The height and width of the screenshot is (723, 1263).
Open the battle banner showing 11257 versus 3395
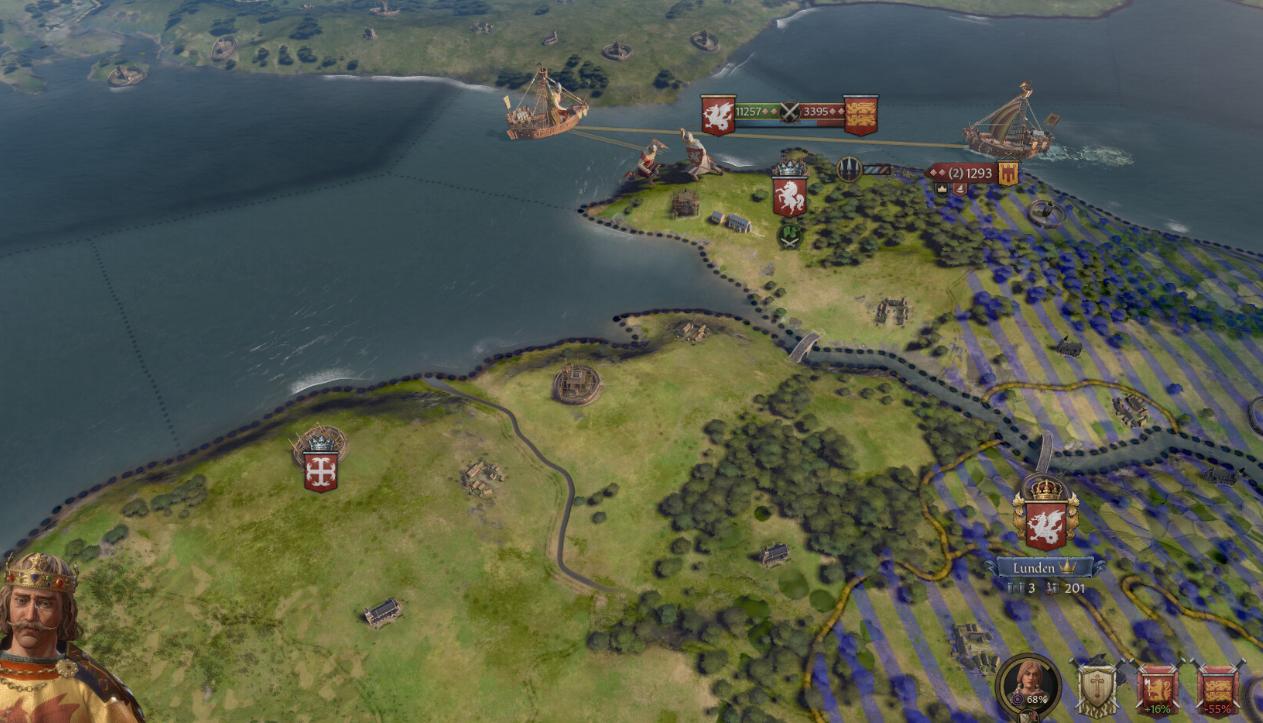789,112
